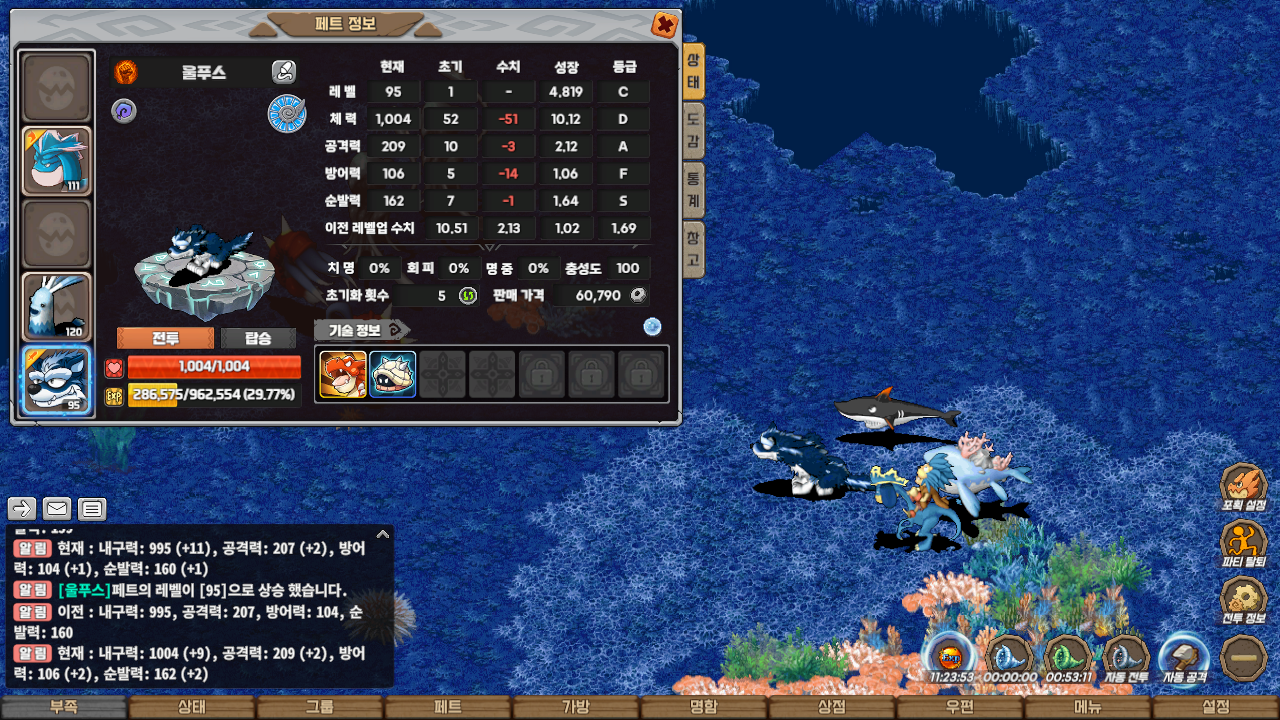Switch to the 도감 side tab
Viewport: 1280px width, 720px height.
[x=693, y=132]
